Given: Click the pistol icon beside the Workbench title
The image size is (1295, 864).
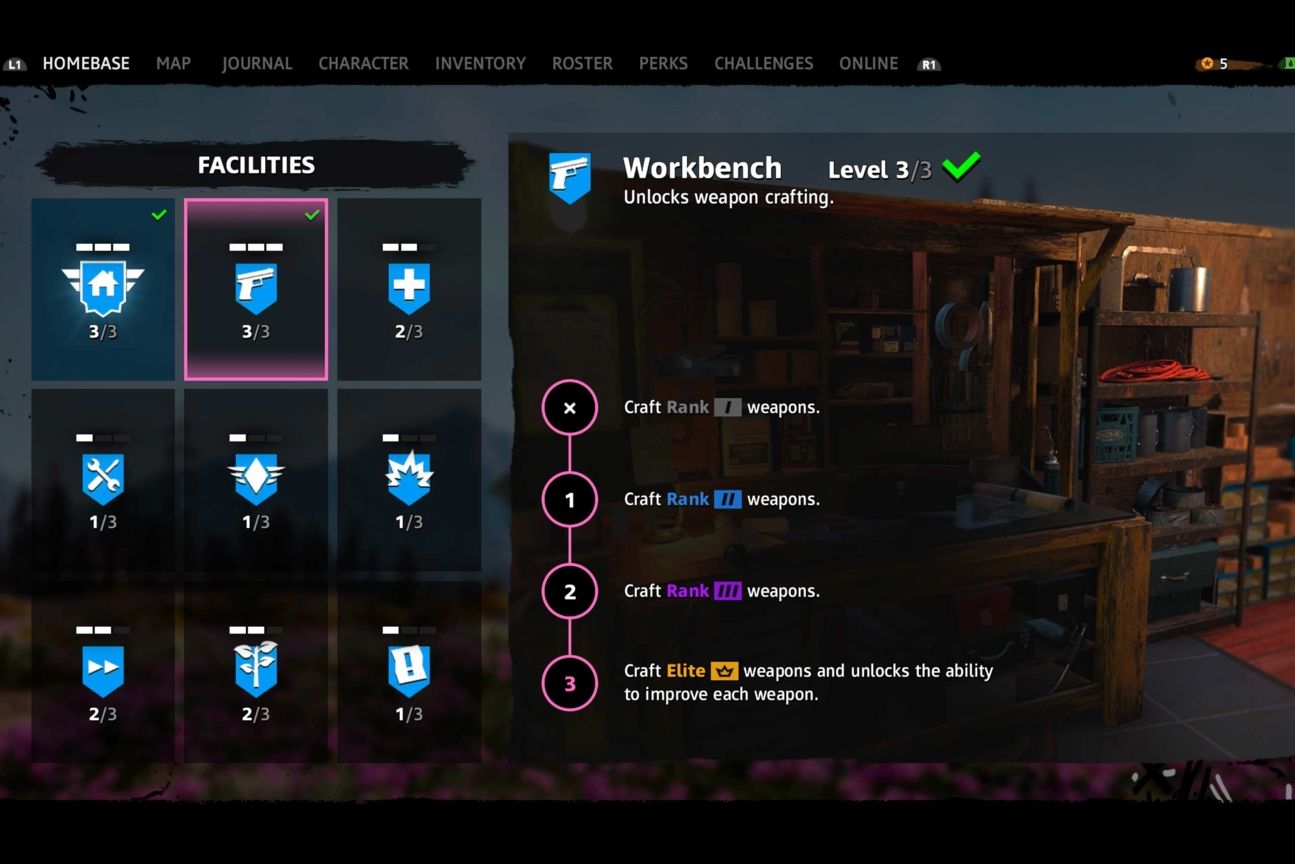Looking at the screenshot, I should (x=570, y=176).
